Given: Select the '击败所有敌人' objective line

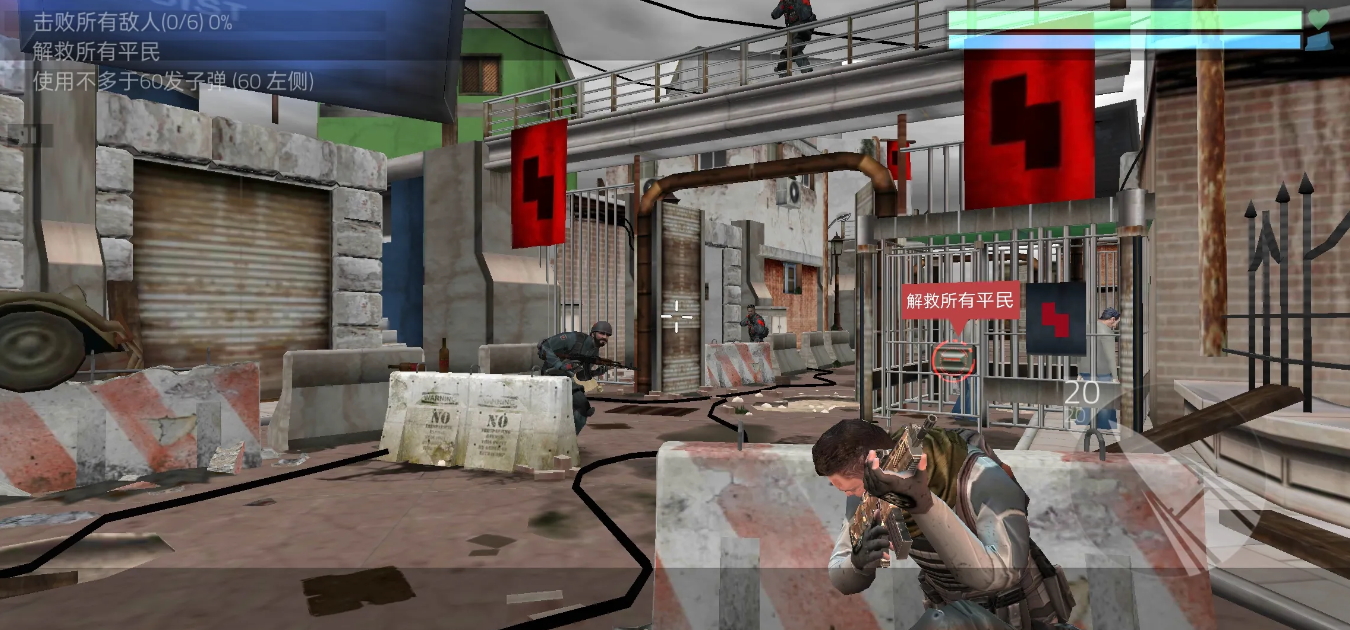Looking at the screenshot, I should tap(132, 22).
